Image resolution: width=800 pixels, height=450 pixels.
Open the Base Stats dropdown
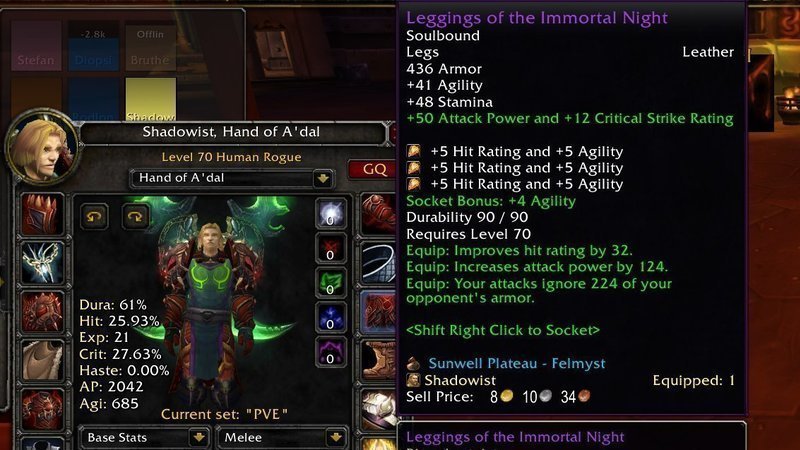(x=199, y=437)
